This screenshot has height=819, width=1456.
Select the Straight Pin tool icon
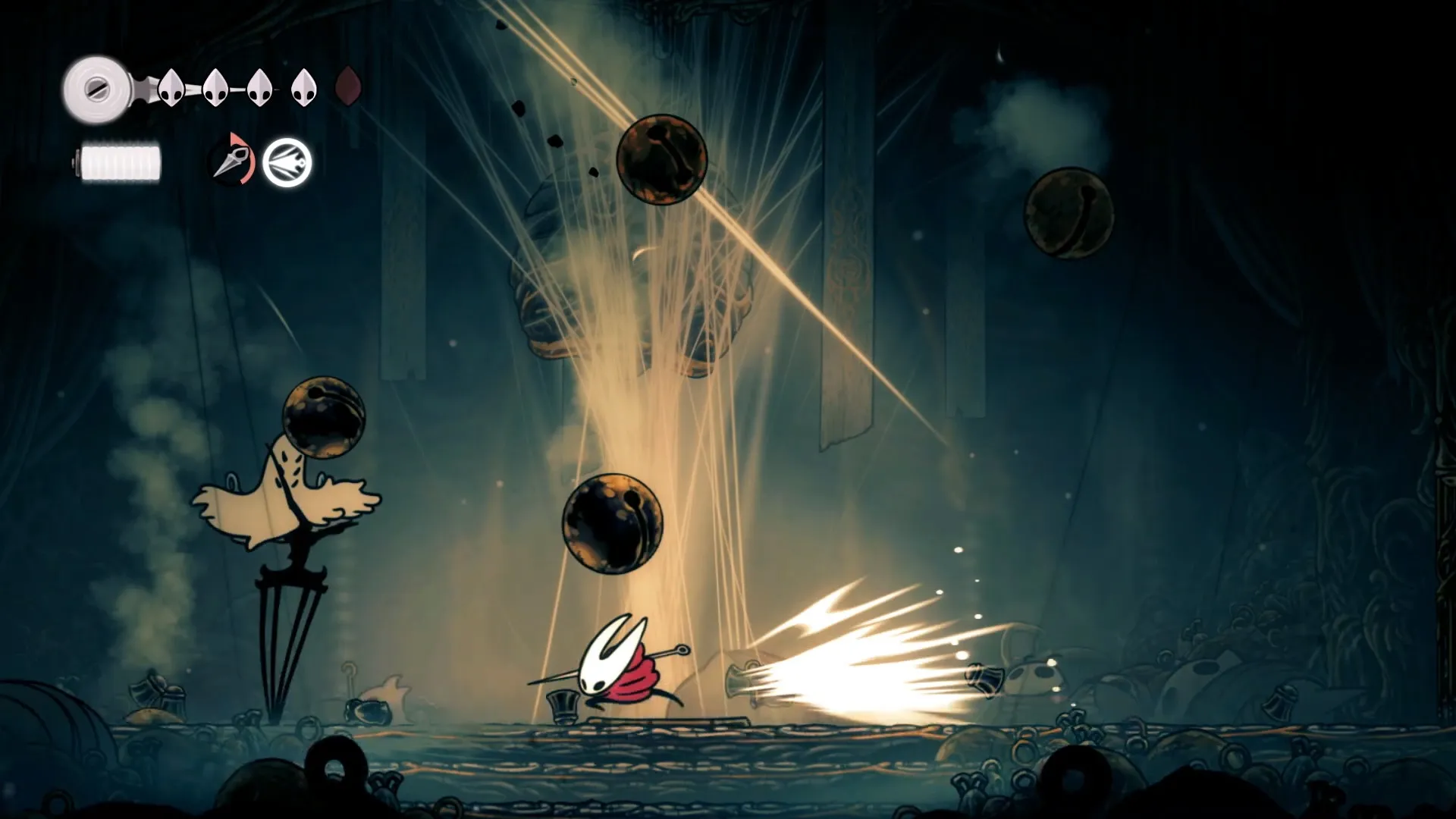[231, 161]
